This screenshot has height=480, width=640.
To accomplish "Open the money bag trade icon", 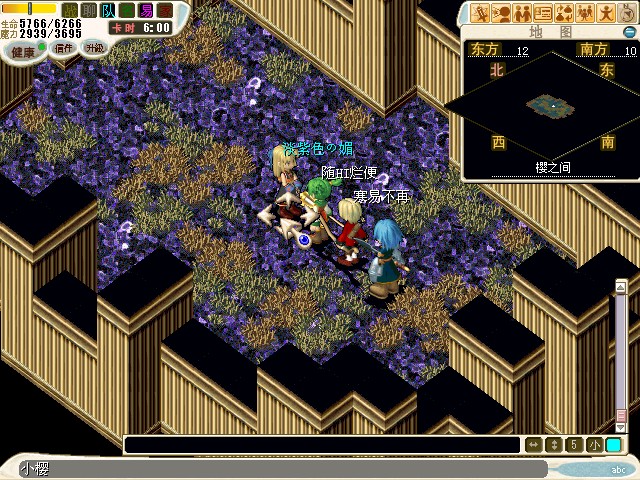I will [x=564, y=13].
